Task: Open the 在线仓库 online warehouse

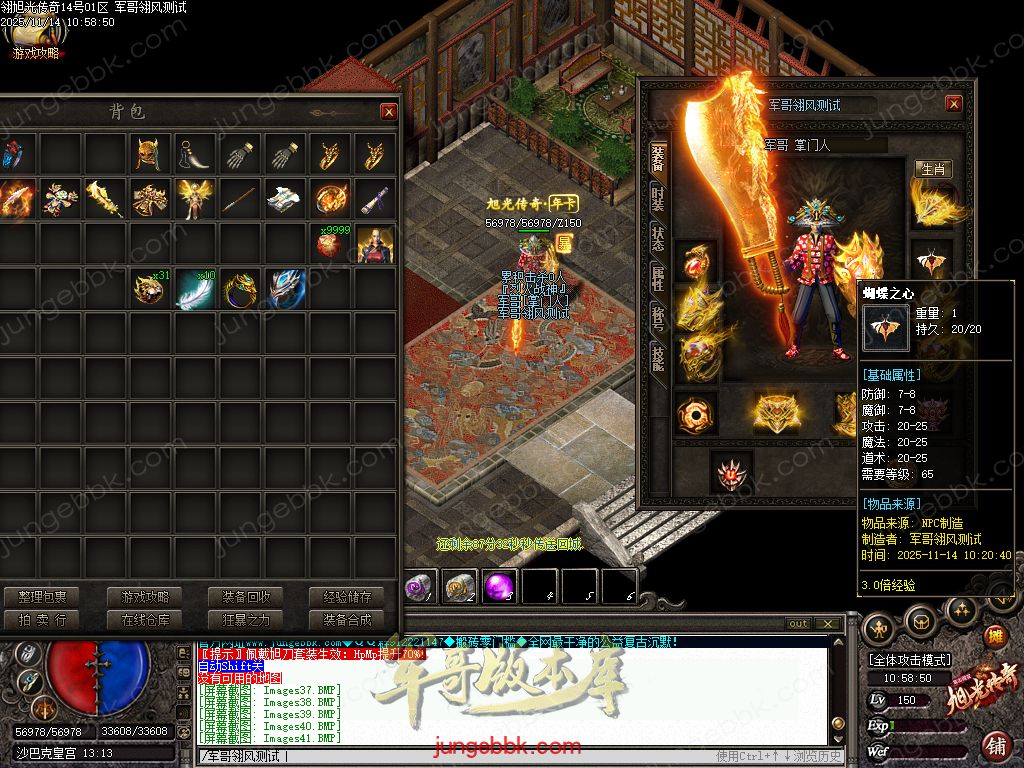Action: [145, 620]
